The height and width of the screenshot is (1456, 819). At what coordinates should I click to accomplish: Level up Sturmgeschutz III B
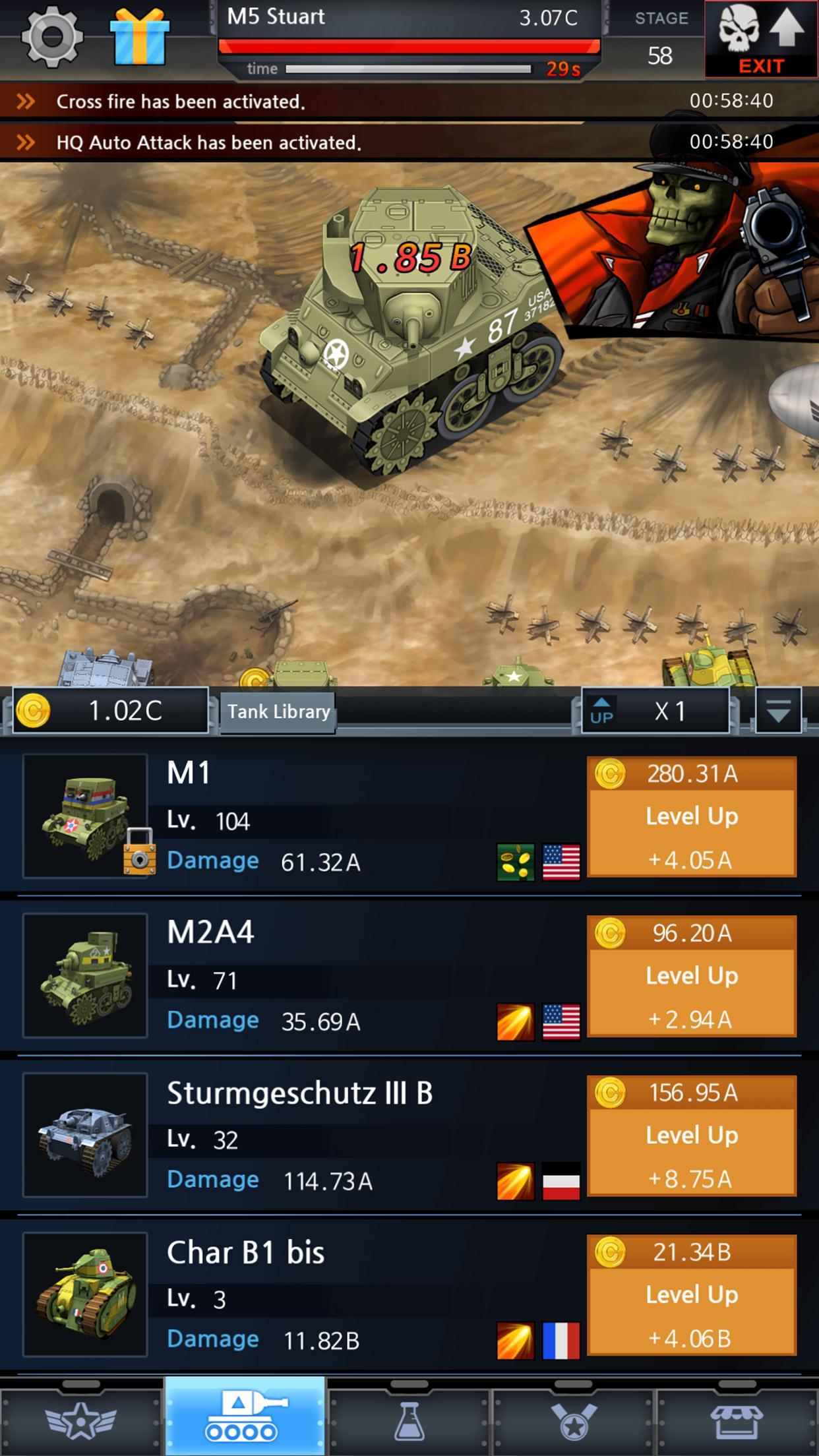pyautogui.click(x=692, y=1136)
